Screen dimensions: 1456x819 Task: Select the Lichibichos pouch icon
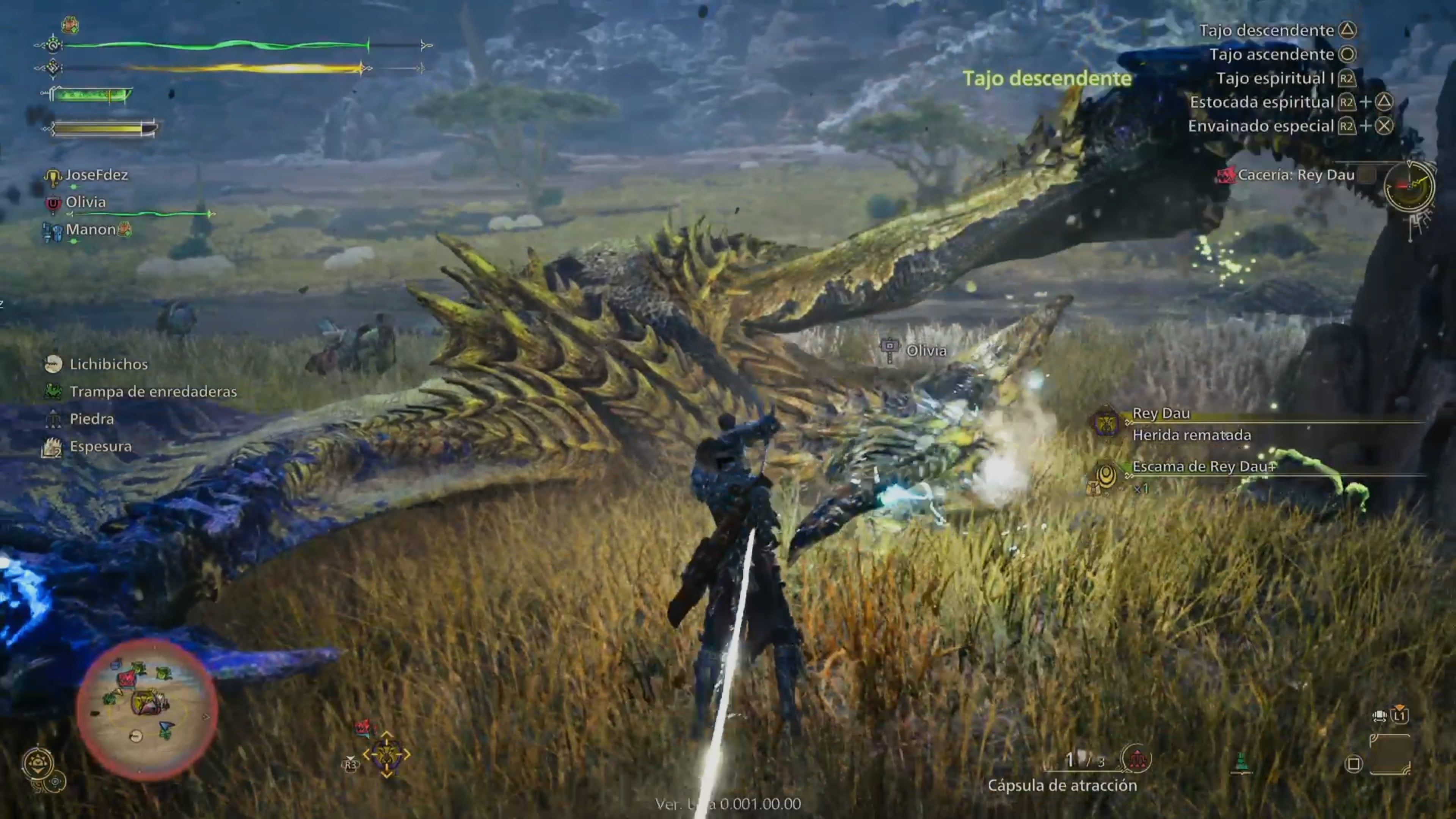tap(54, 364)
